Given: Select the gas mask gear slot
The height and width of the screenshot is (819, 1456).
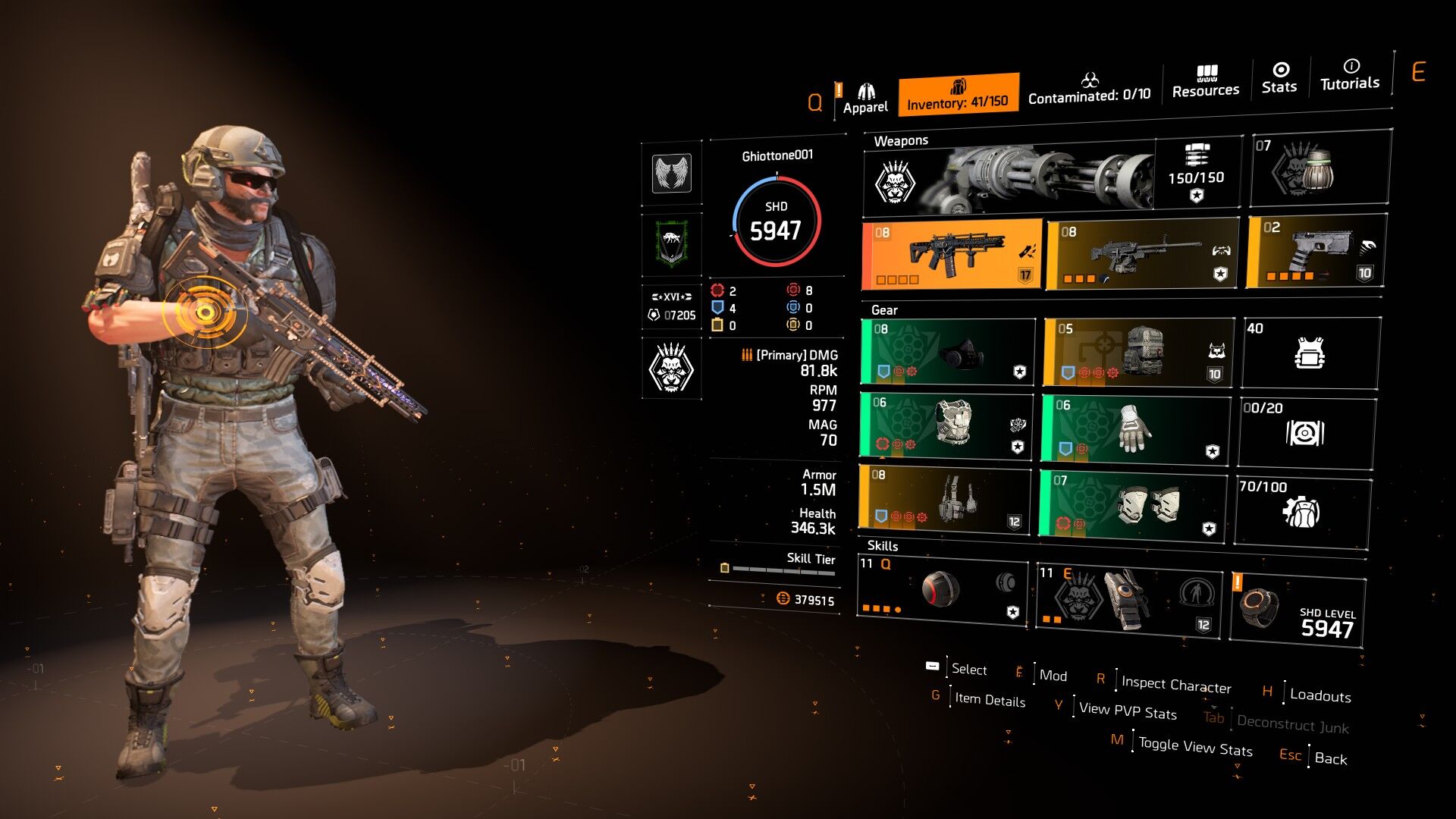Looking at the screenshot, I should [948, 352].
